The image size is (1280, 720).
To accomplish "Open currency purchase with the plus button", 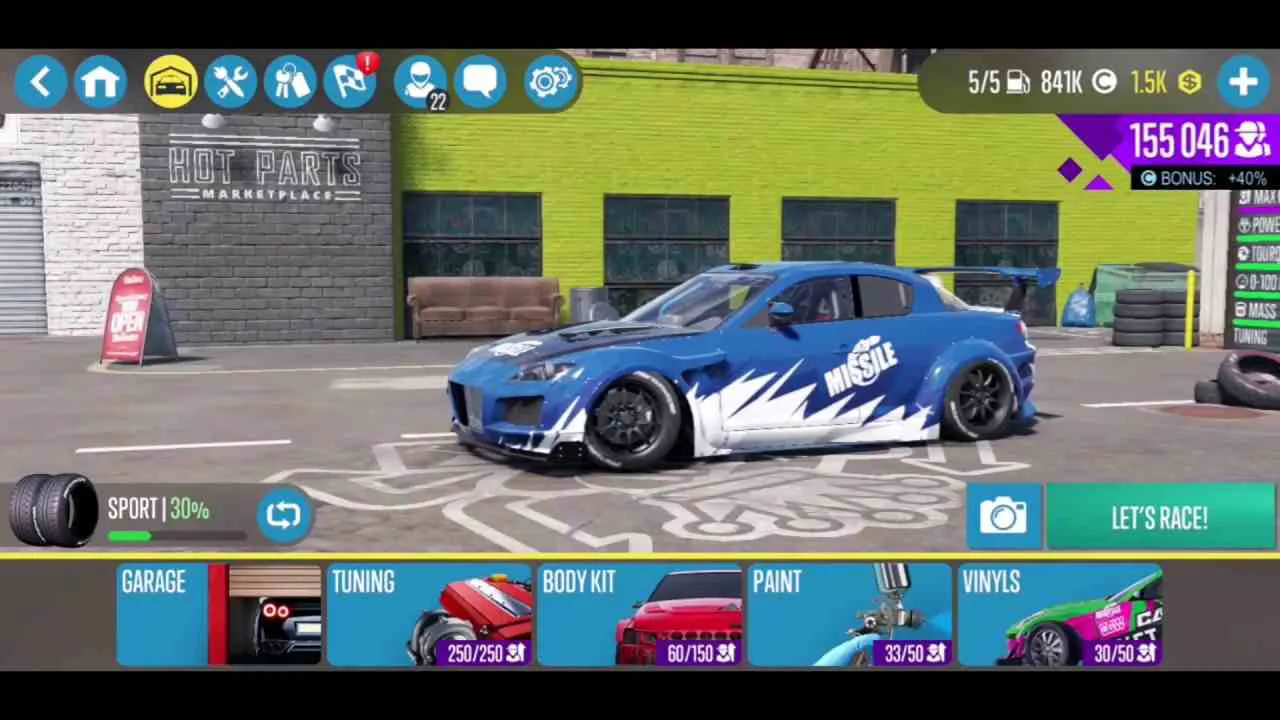I will click(x=1242, y=81).
